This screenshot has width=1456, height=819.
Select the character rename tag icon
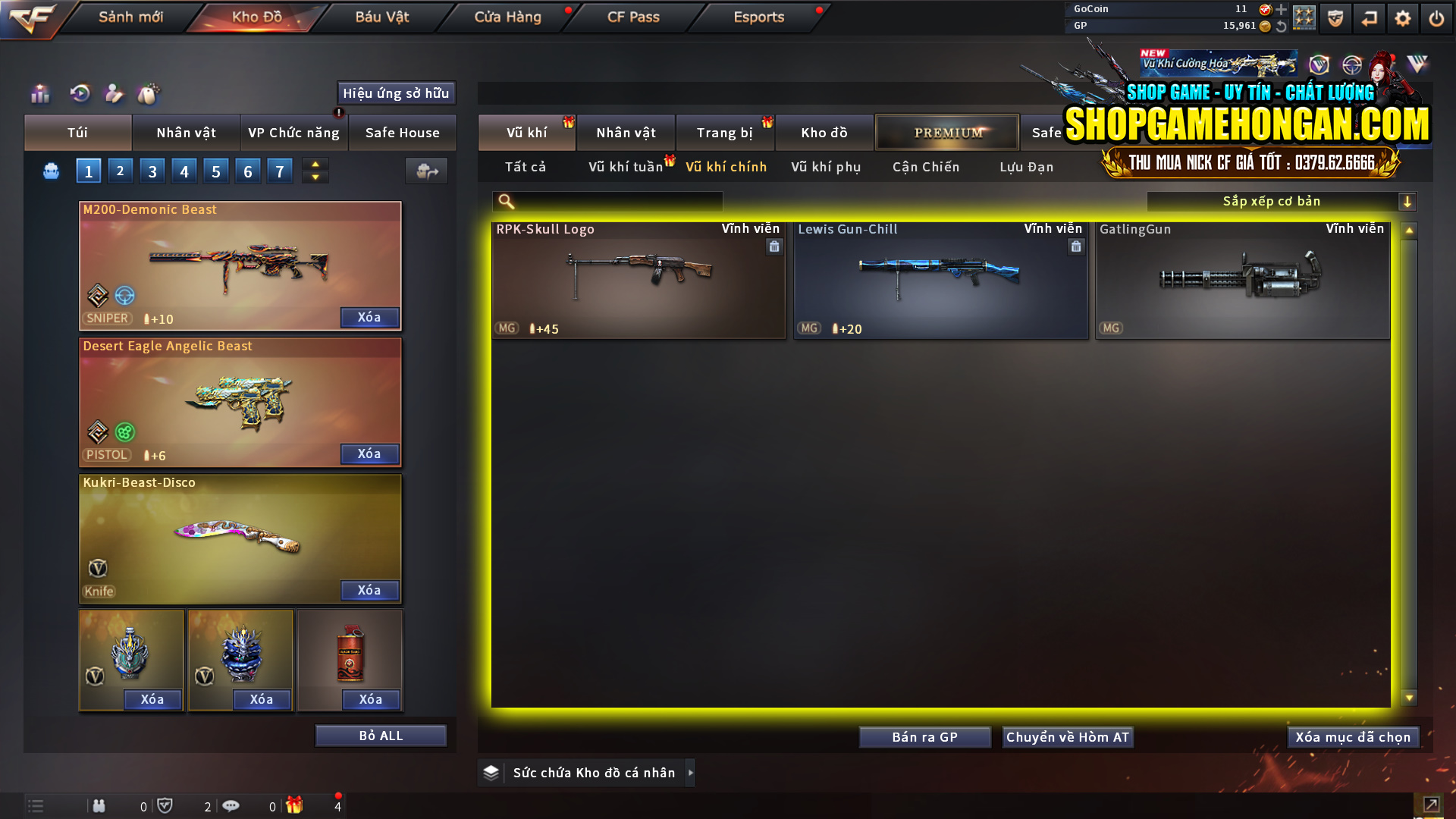click(114, 93)
